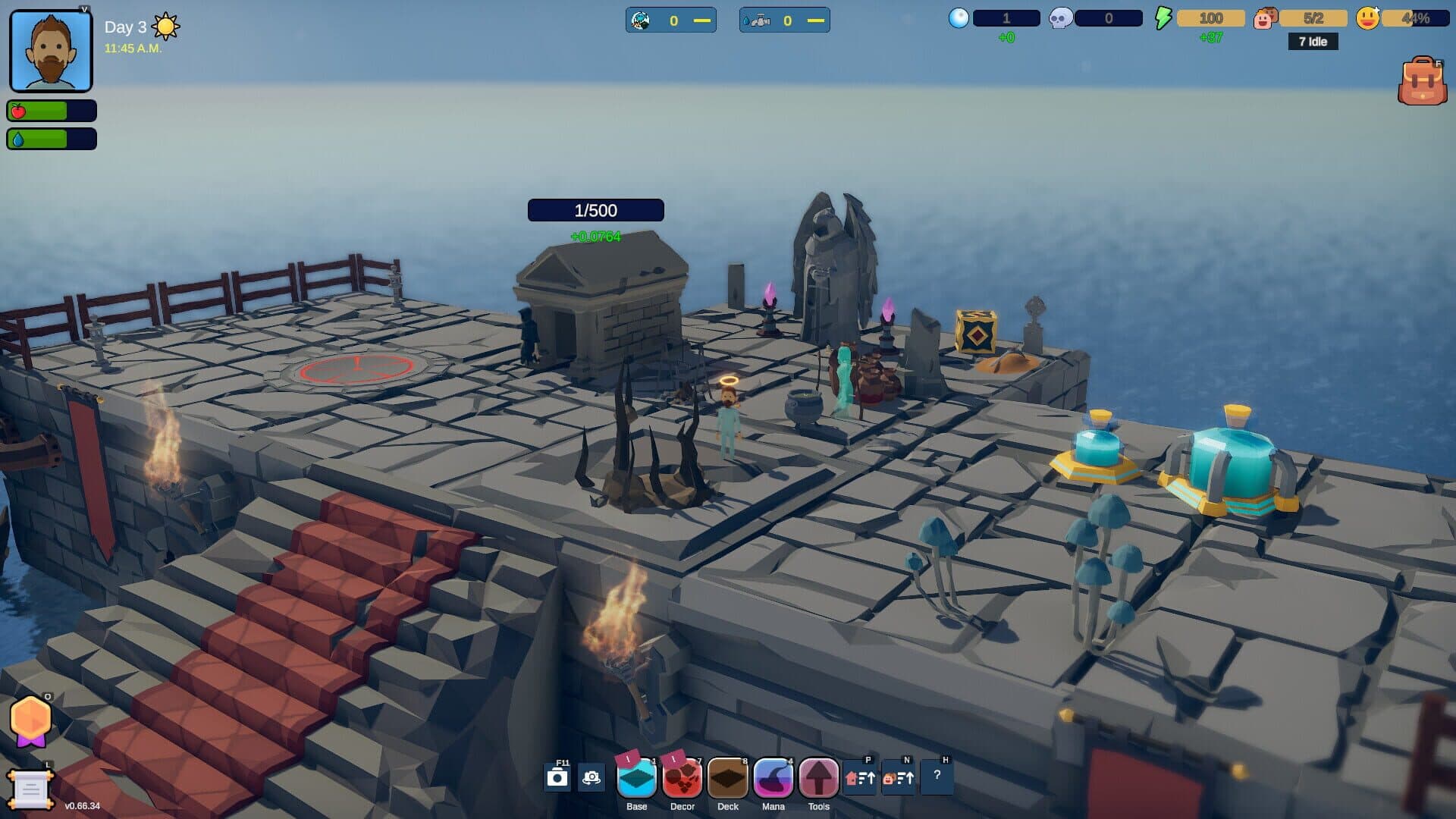This screenshot has width=1456, height=819.
Task: Click the green lightning energy icon
Action: click(1163, 18)
